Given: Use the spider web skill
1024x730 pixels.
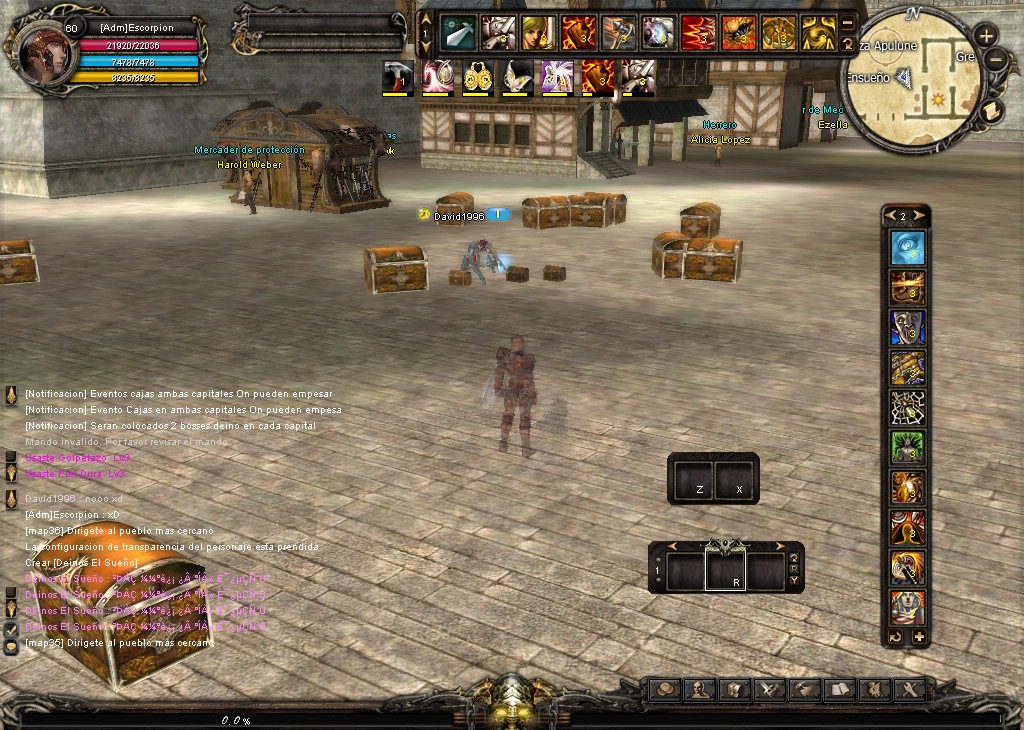Looking at the screenshot, I should [908, 408].
